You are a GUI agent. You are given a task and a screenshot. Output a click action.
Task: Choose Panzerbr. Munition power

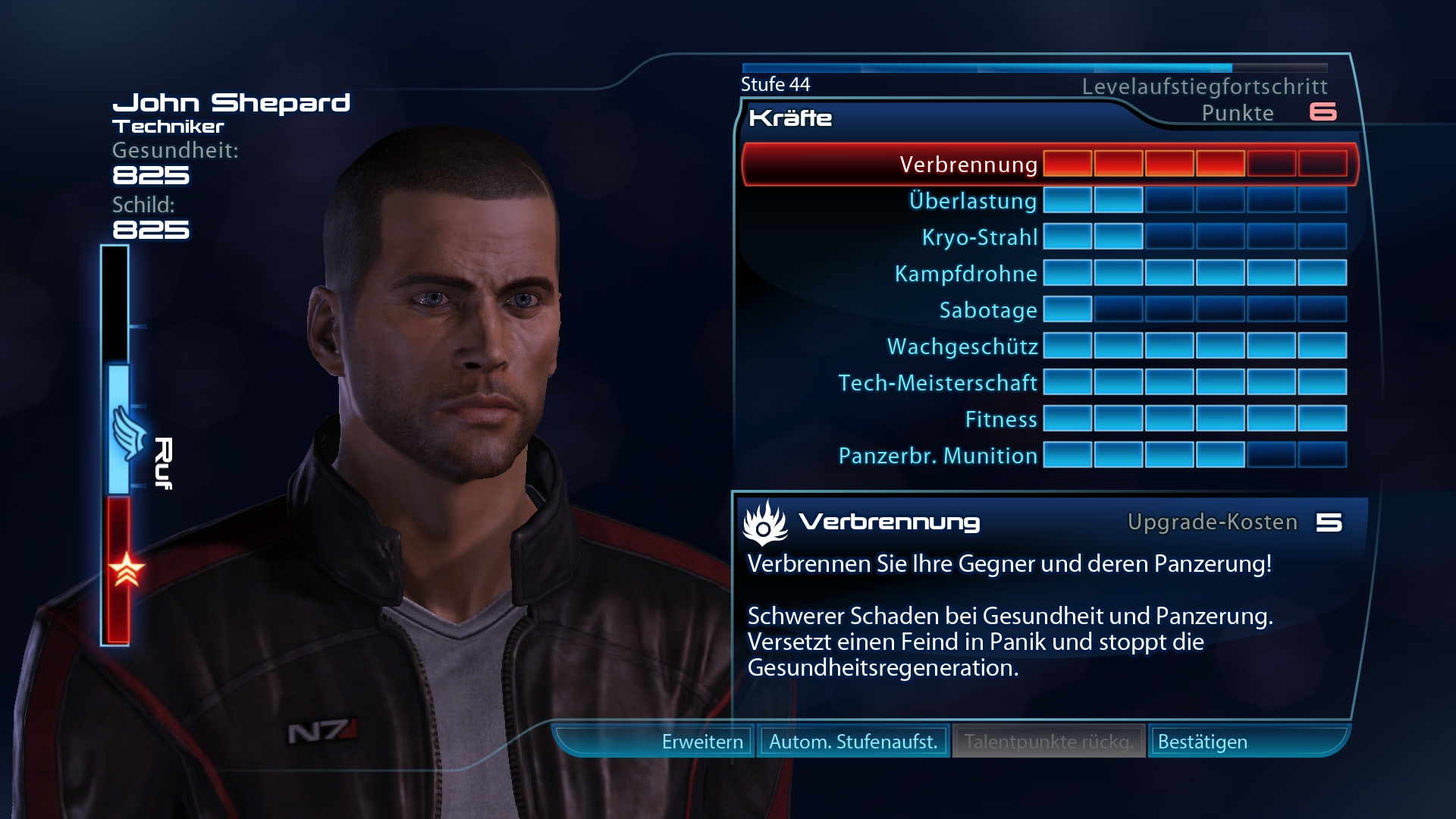[x=937, y=456]
